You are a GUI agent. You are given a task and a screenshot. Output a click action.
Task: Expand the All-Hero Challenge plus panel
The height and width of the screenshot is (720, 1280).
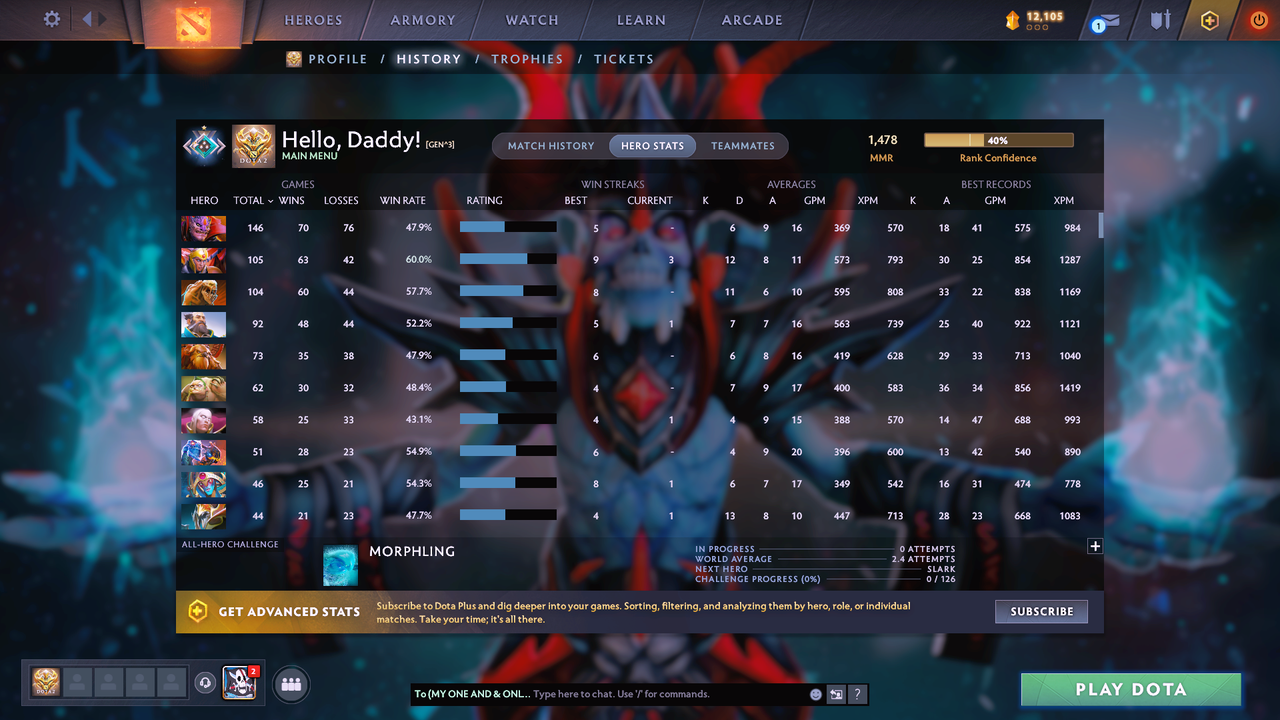point(1095,546)
